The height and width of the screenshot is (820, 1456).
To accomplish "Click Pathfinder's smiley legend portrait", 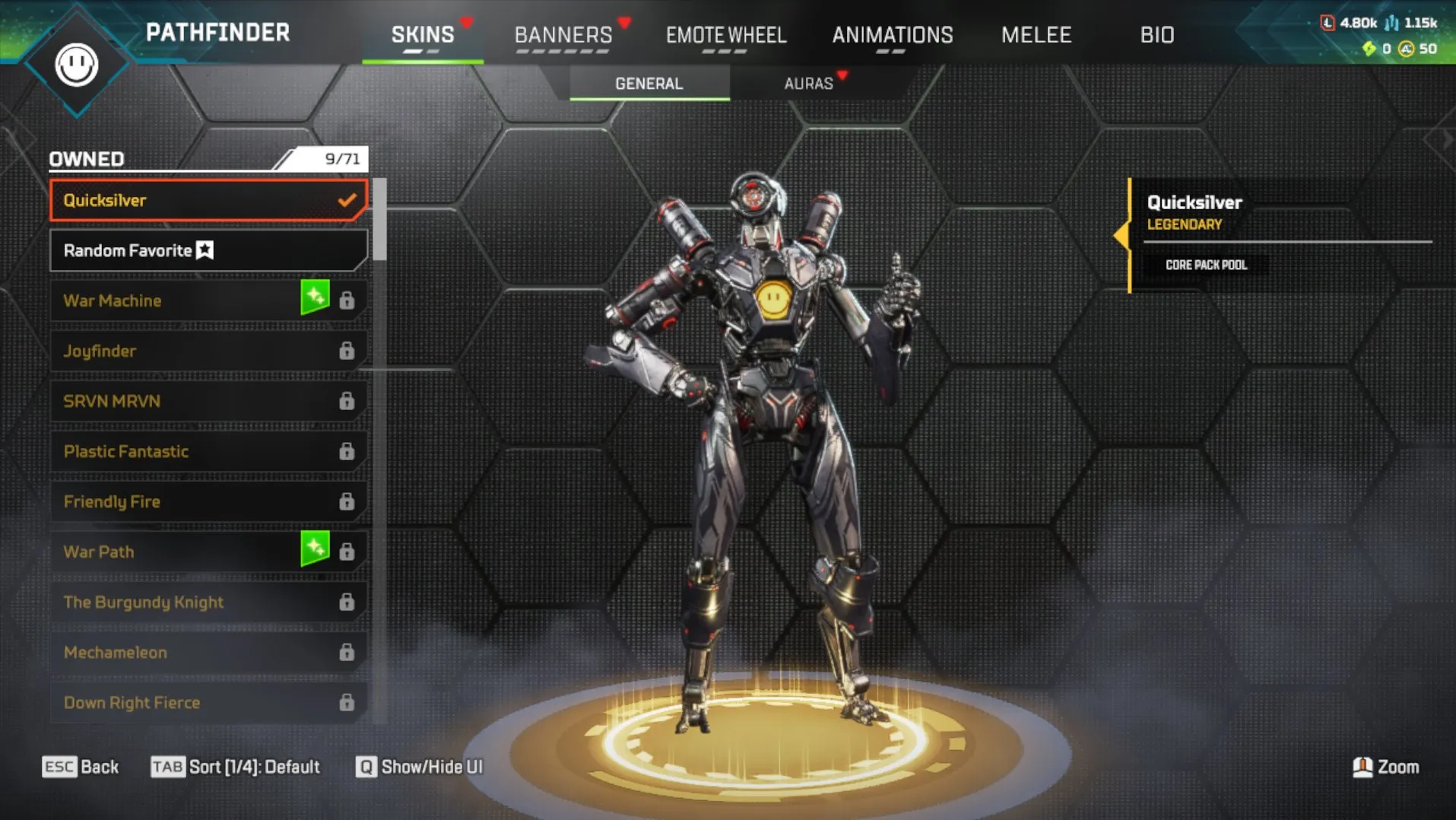I will (x=76, y=65).
